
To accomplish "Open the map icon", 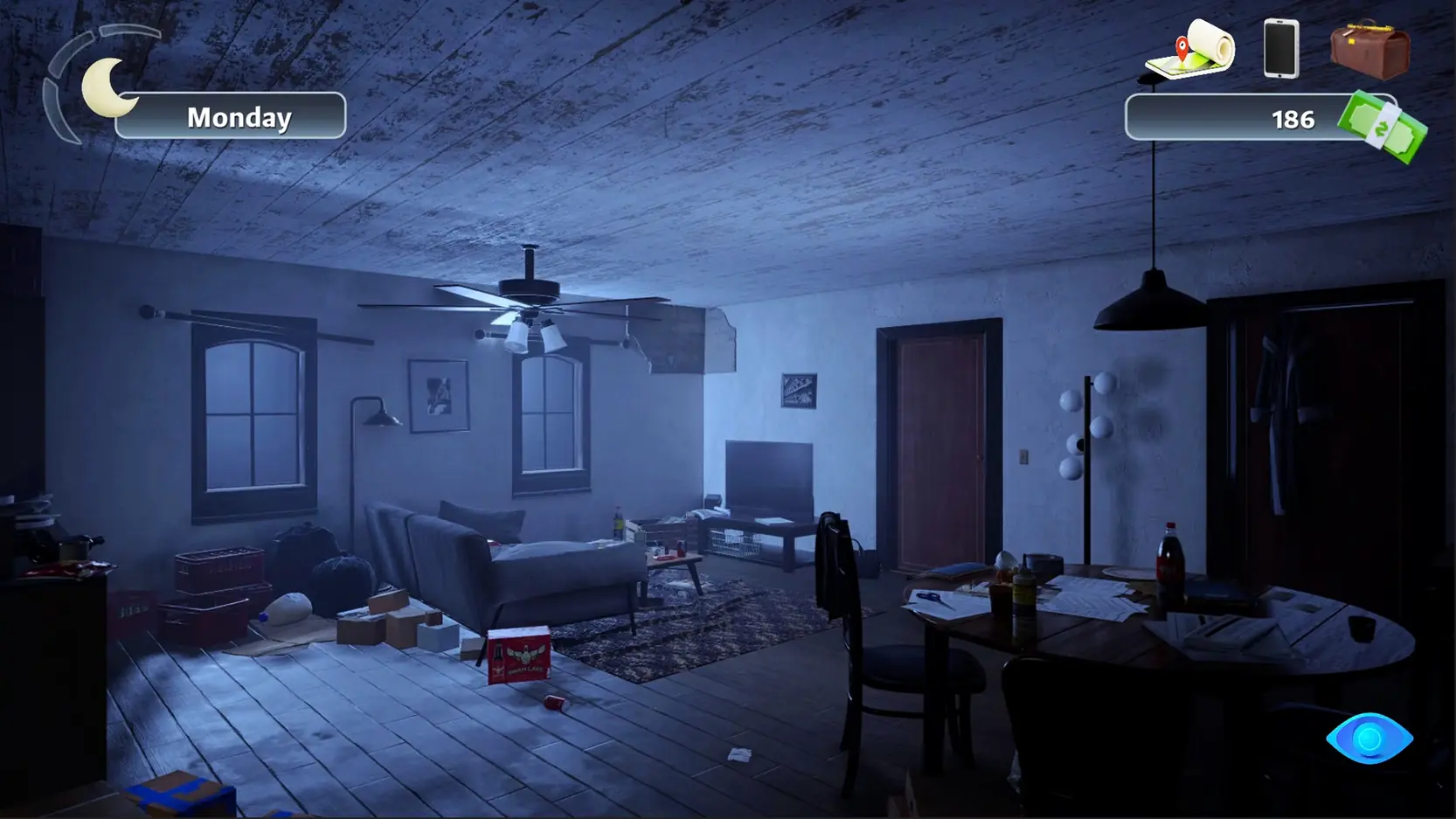I will pyautogui.click(x=1190, y=50).
